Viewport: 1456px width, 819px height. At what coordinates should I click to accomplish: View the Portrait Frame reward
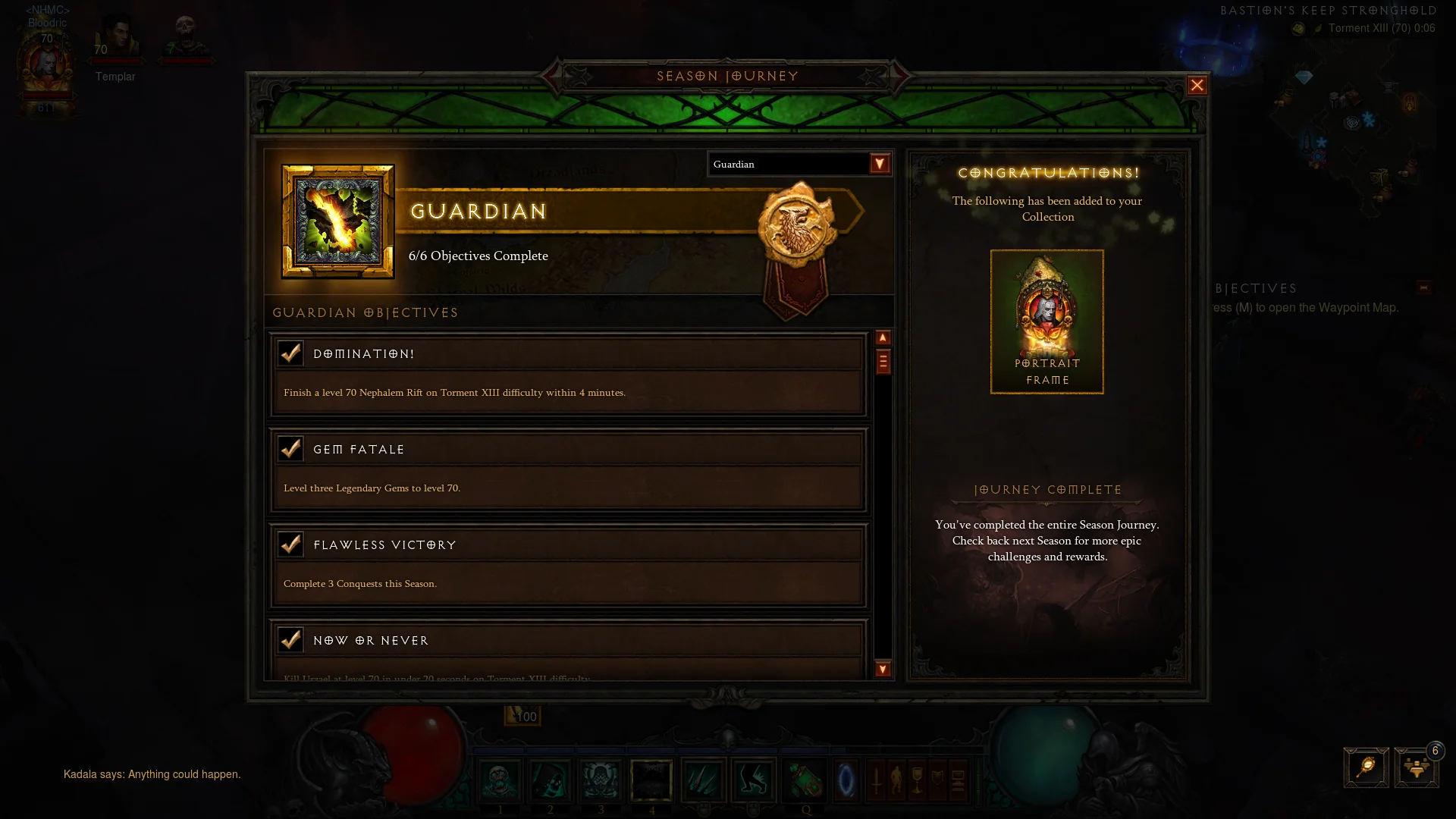[1046, 322]
